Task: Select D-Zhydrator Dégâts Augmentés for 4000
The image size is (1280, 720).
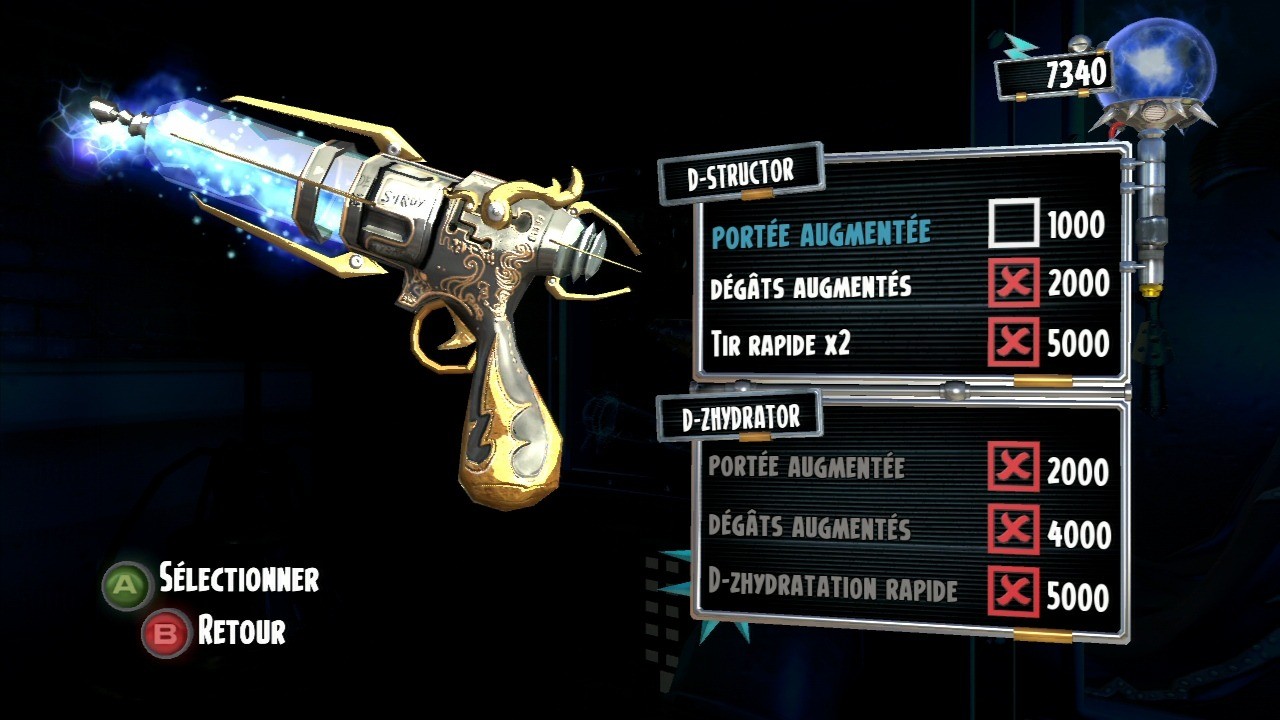Action: click(809, 527)
